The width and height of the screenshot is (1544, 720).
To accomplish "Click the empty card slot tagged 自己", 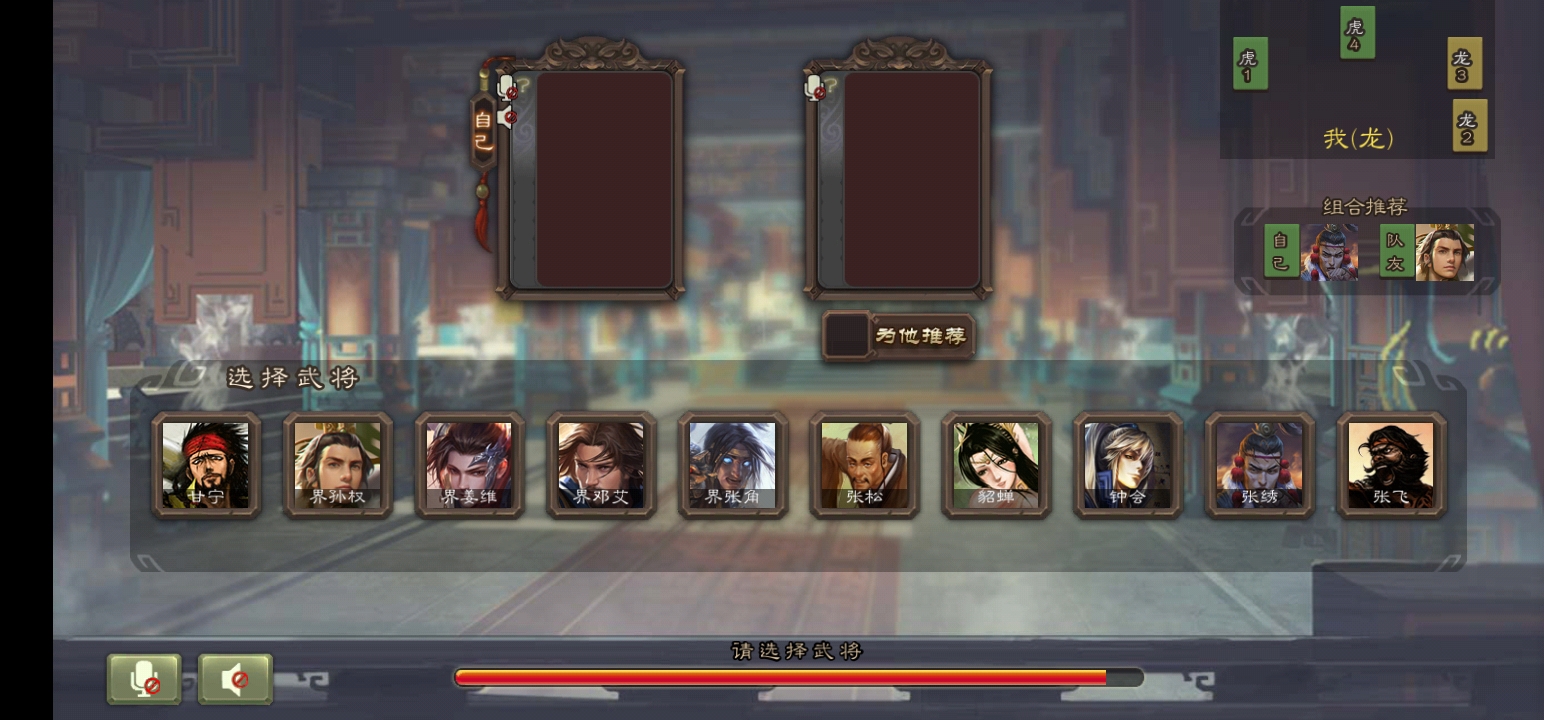I will [604, 180].
